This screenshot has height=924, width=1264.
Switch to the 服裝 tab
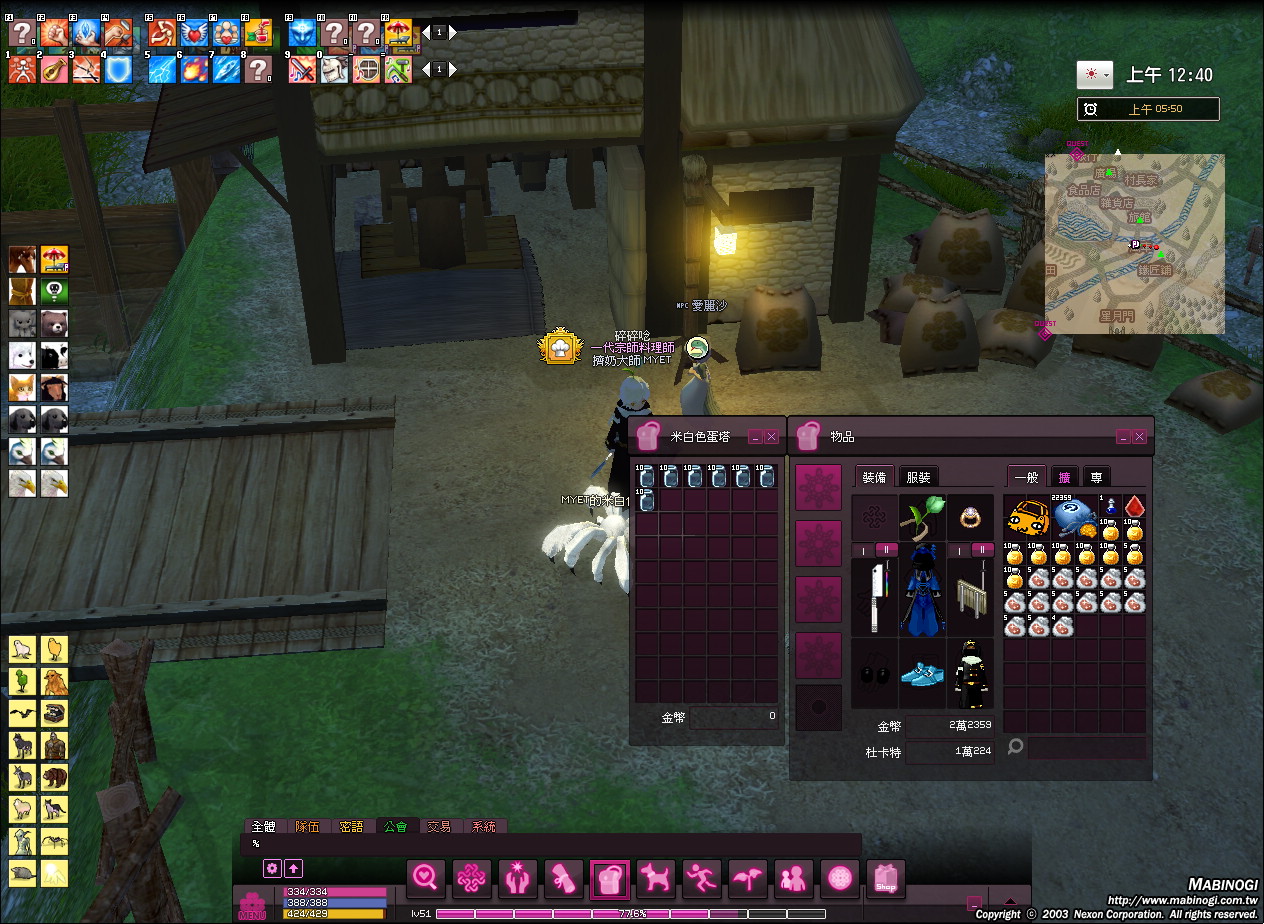pos(918,477)
